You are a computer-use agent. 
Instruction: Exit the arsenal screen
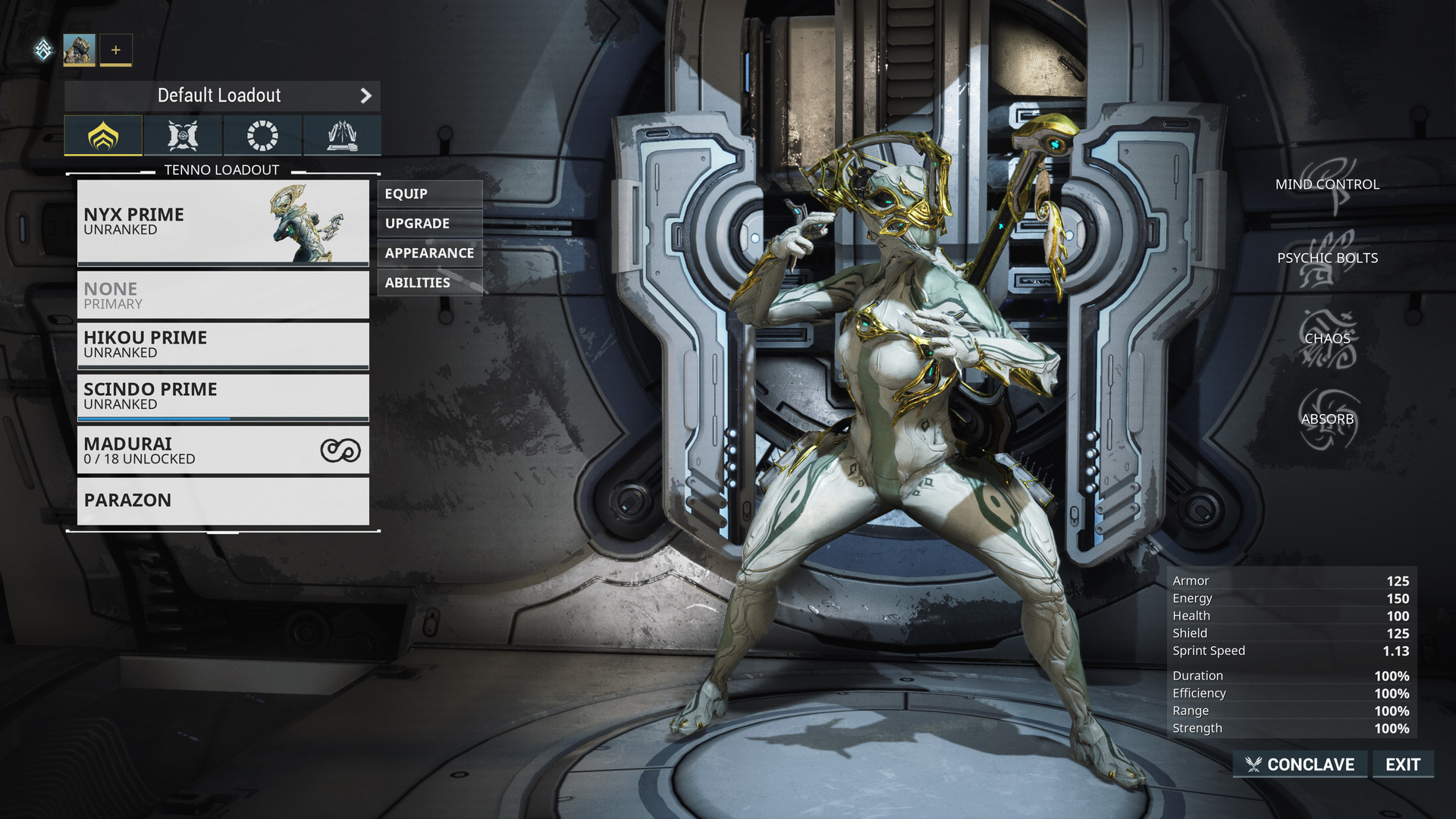click(1402, 764)
